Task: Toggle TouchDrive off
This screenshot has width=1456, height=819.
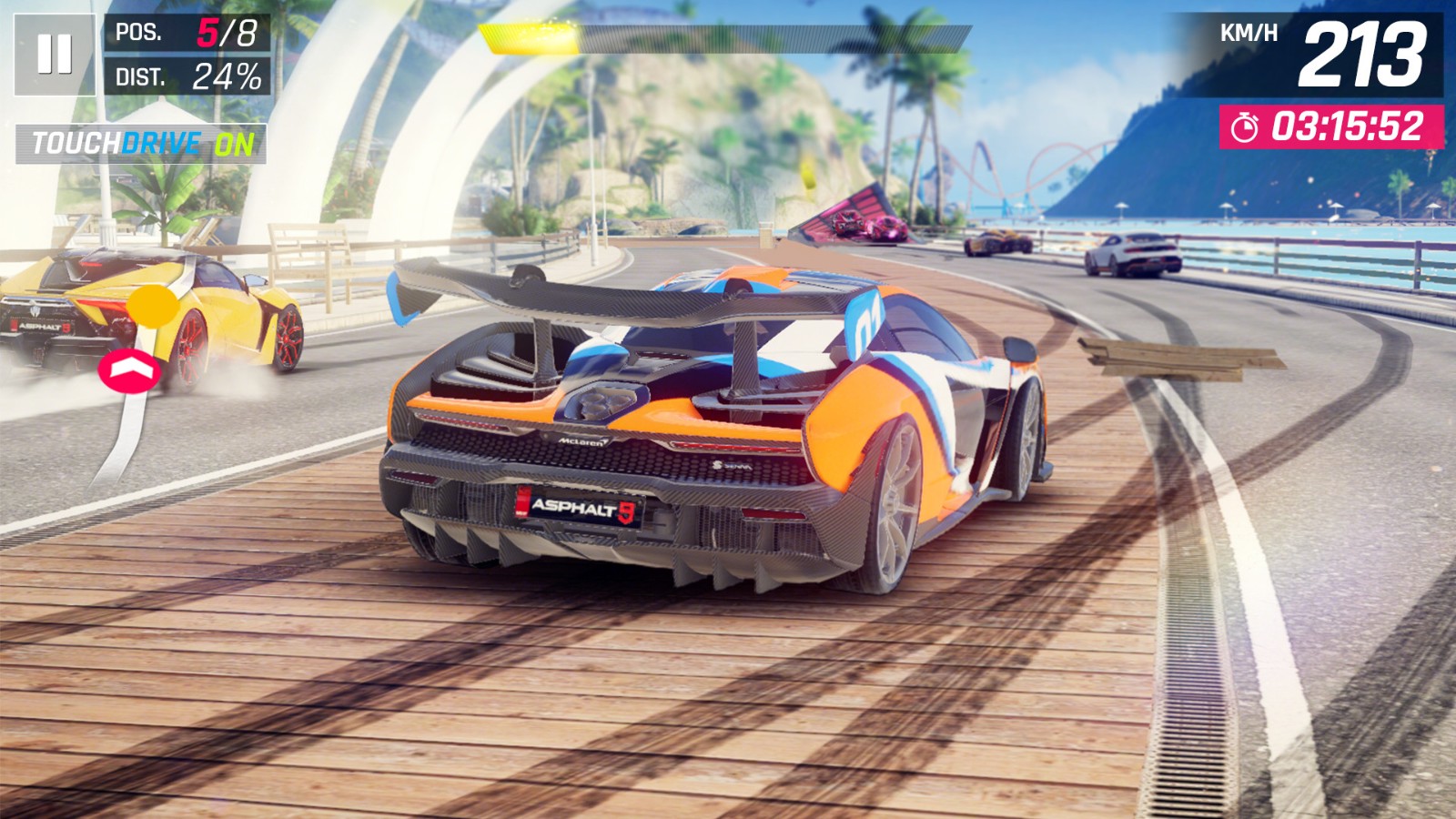Action: click(141, 142)
